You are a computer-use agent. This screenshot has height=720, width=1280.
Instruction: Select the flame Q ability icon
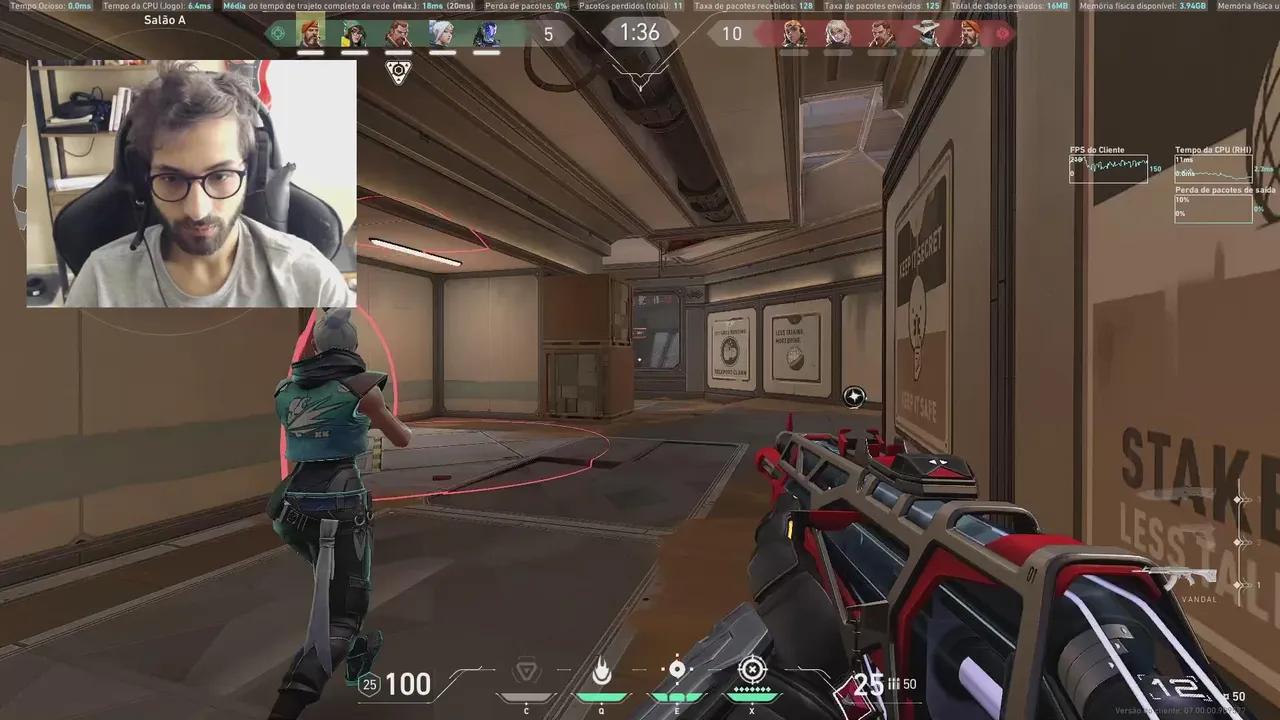coord(602,670)
